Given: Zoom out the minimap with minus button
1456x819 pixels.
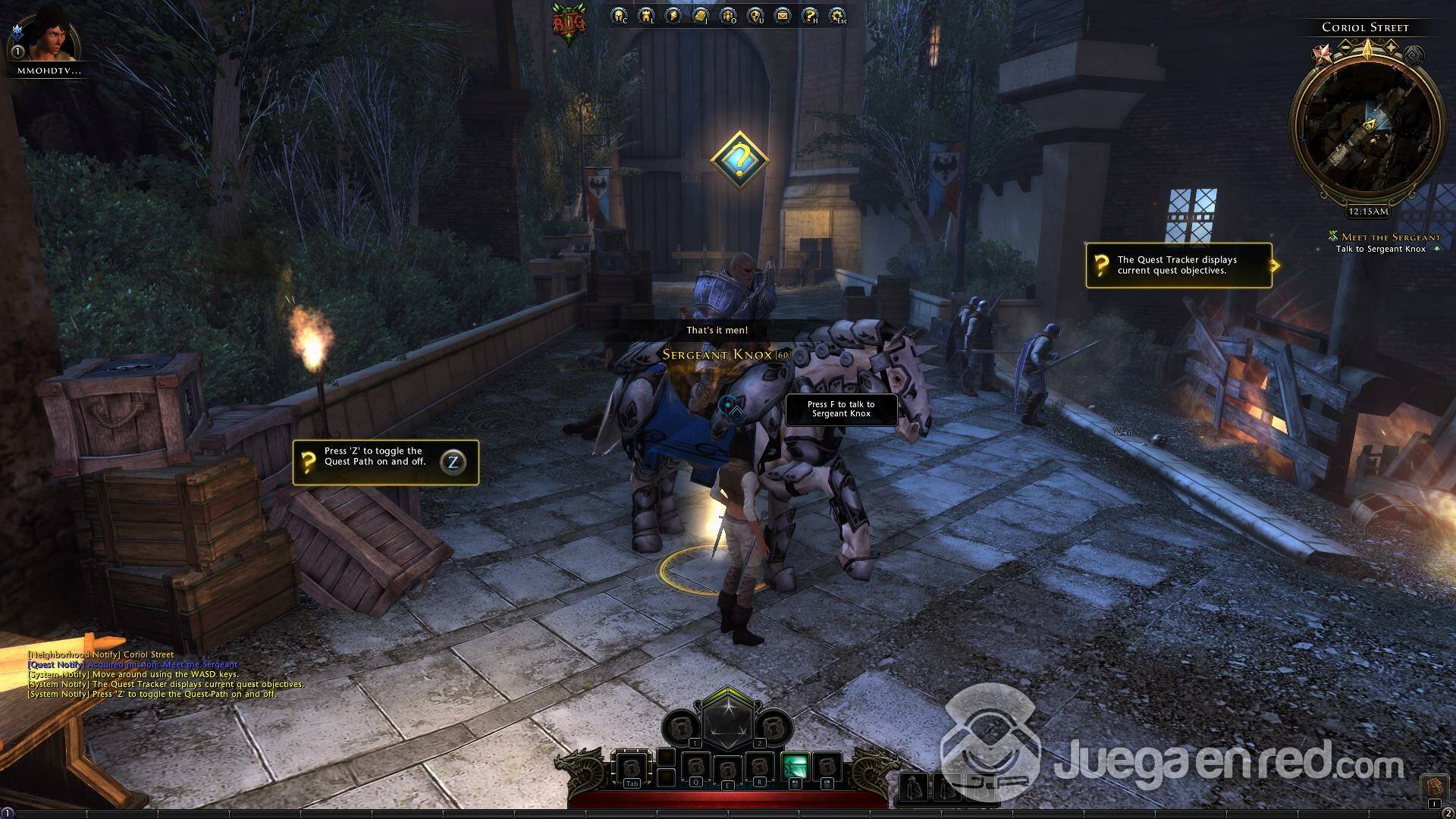Looking at the screenshot, I should pyautogui.click(x=1345, y=47).
